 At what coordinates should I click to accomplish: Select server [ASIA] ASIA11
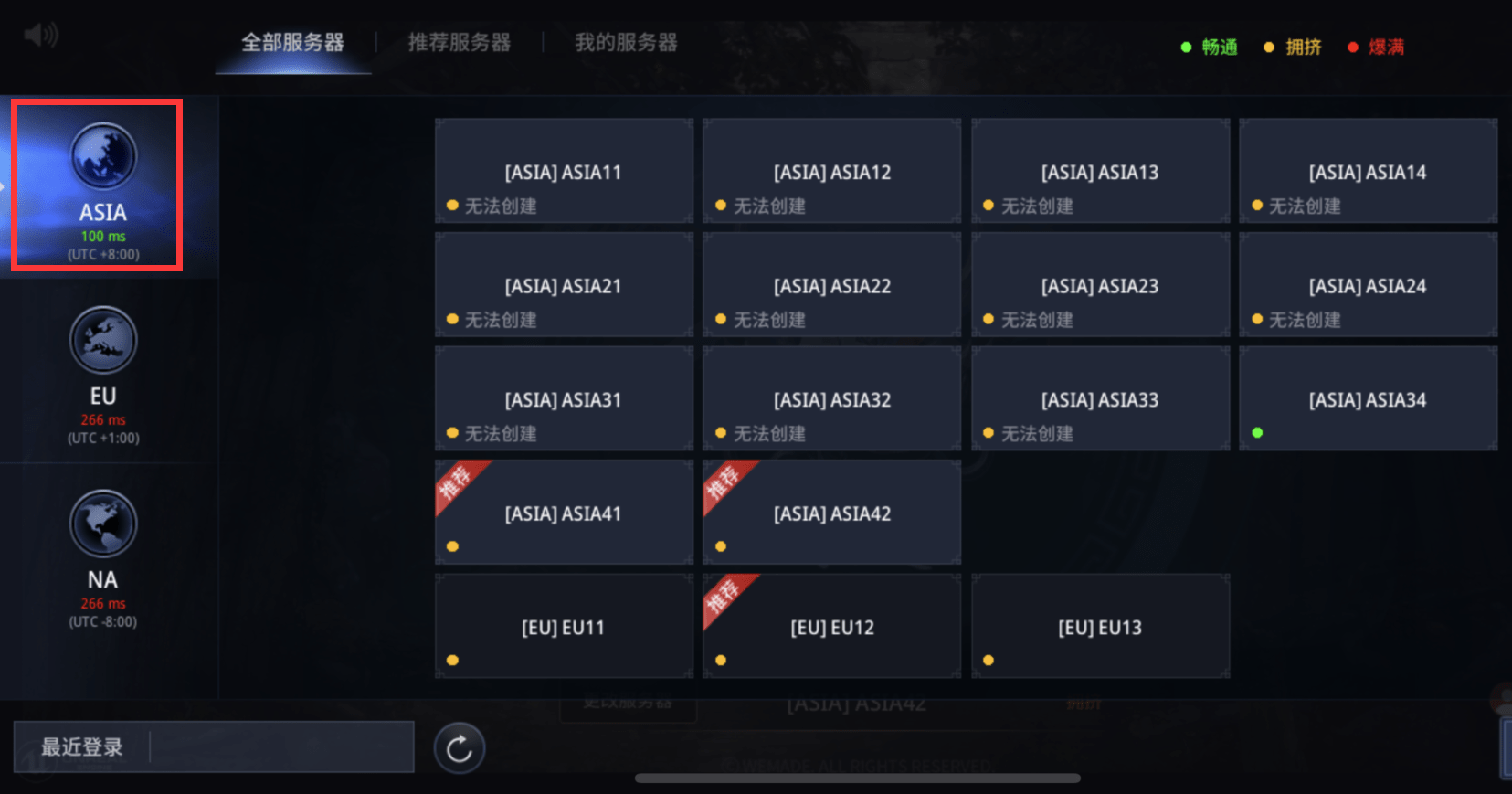564,172
